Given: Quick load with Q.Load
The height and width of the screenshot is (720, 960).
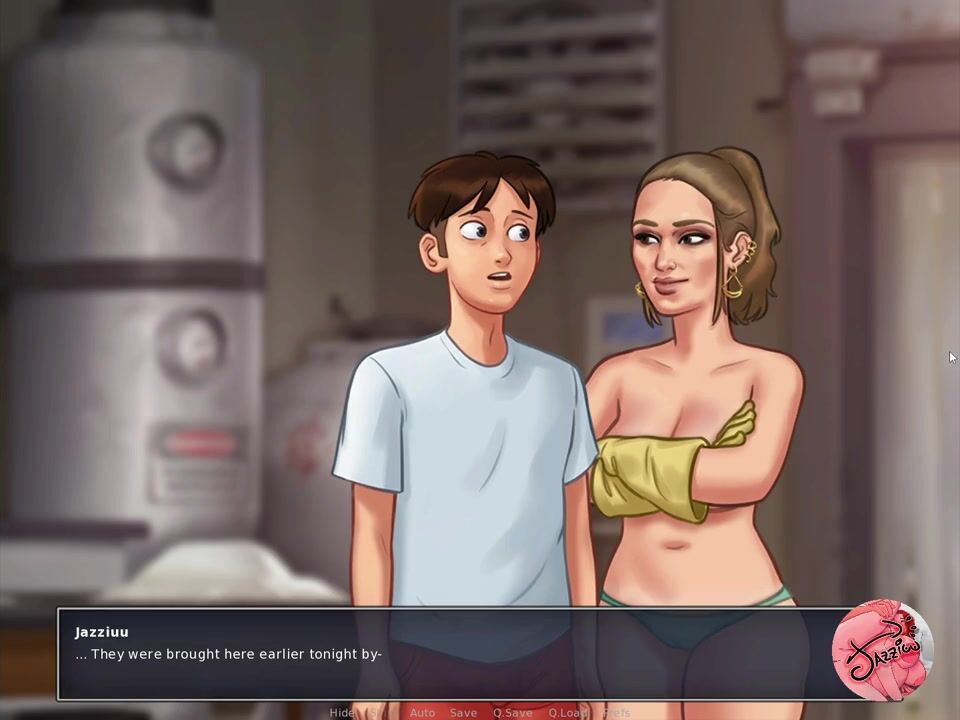Looking at the screenshot, I should point(567,712).
